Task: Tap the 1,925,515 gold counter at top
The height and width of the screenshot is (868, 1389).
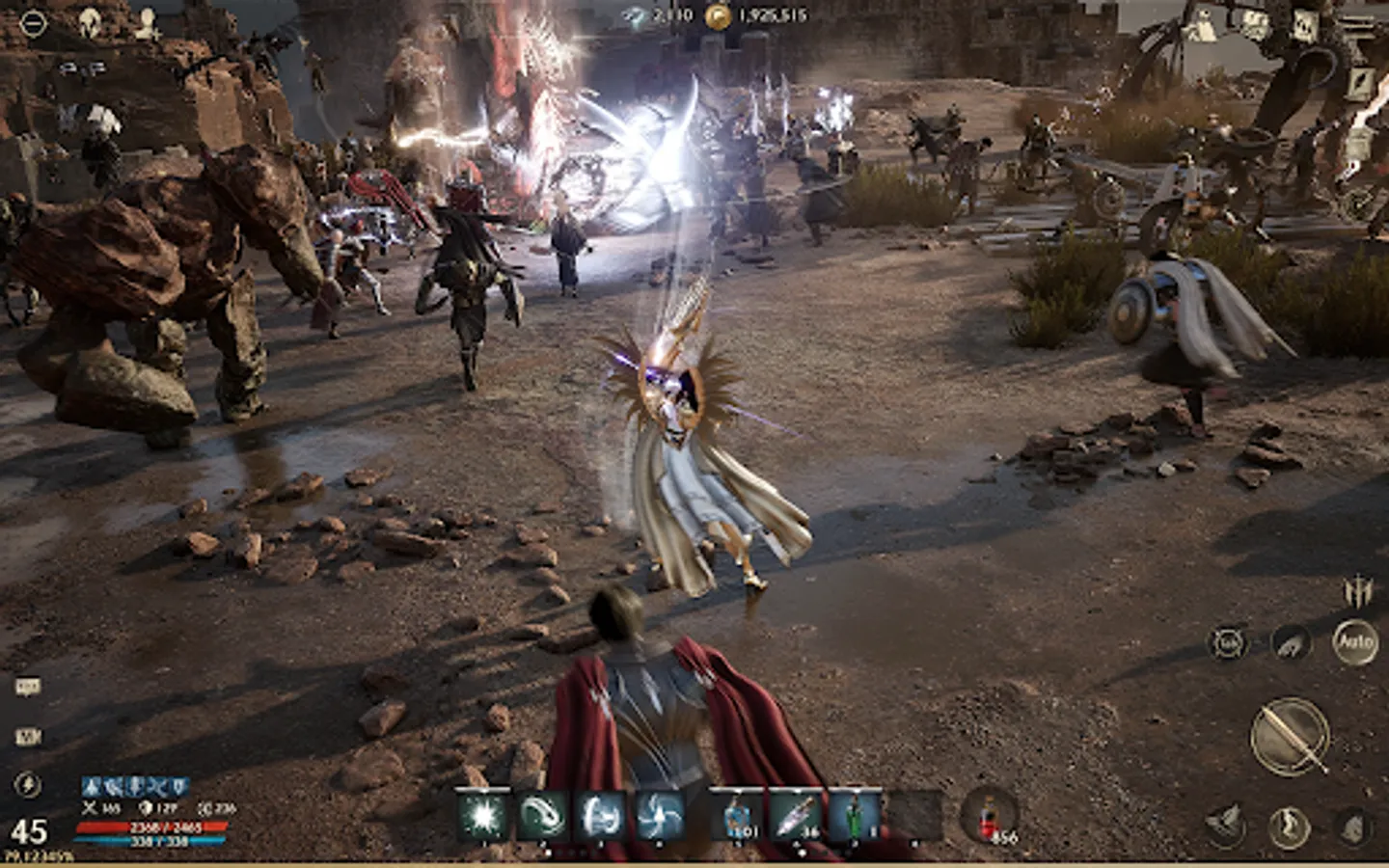Action: 762,16
